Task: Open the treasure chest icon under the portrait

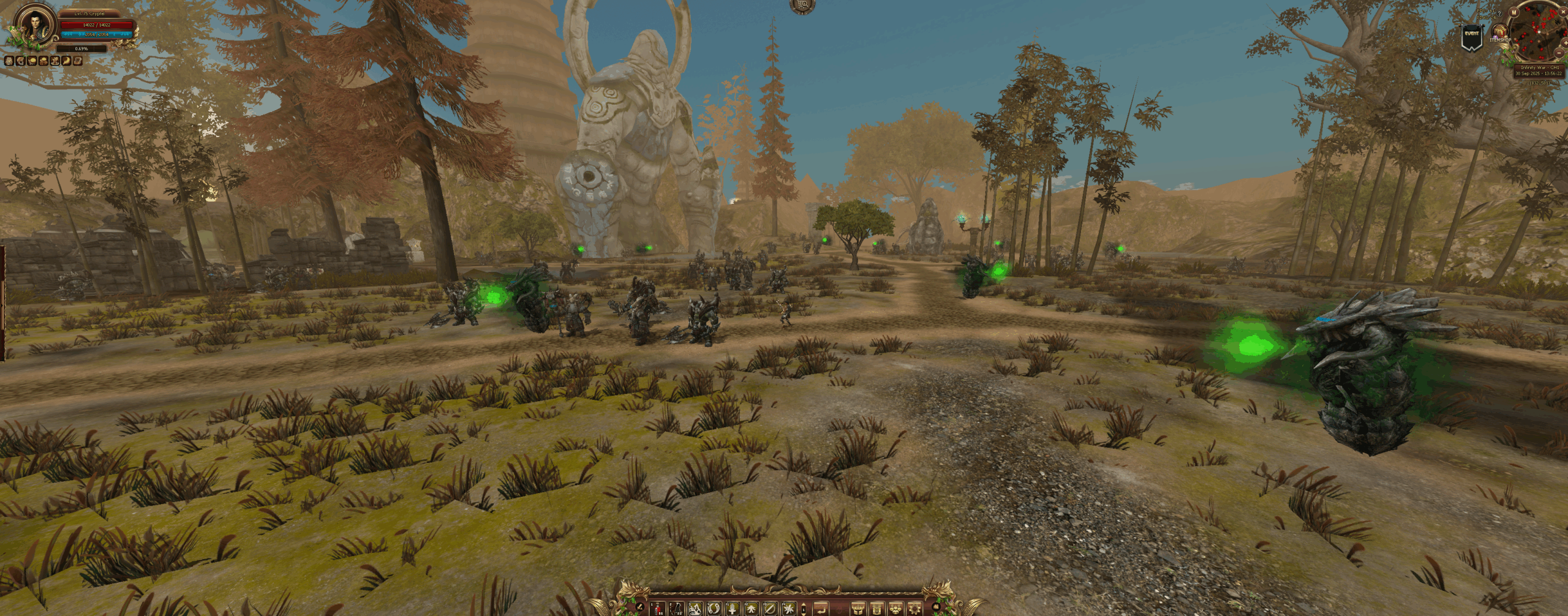Action: (78, 61)
